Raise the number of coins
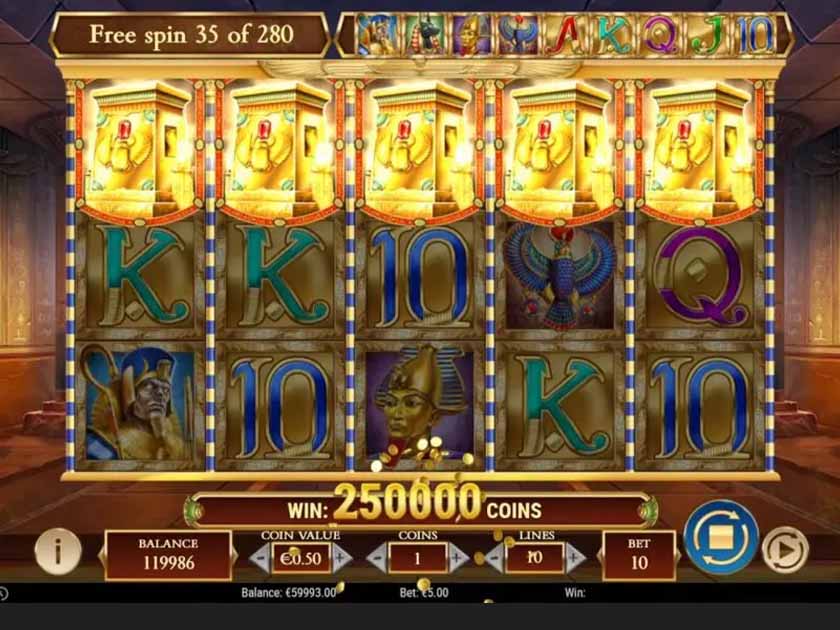This screenshot has width=840, height=630. (x=457, y=558)
